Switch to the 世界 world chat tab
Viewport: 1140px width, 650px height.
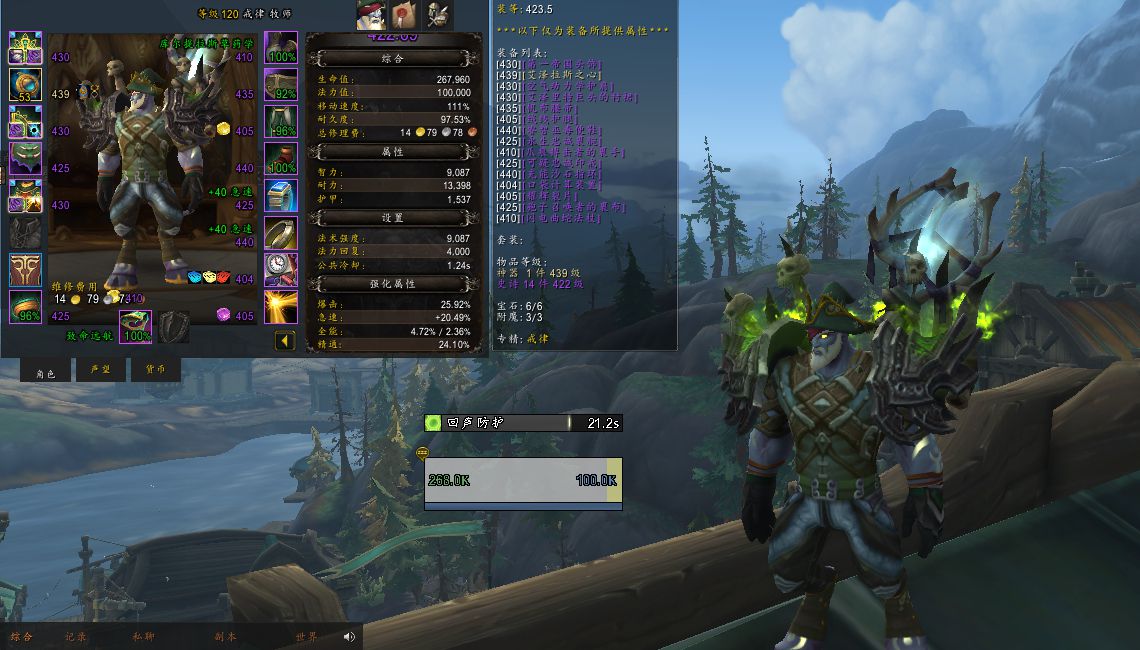tap(306, 637)
